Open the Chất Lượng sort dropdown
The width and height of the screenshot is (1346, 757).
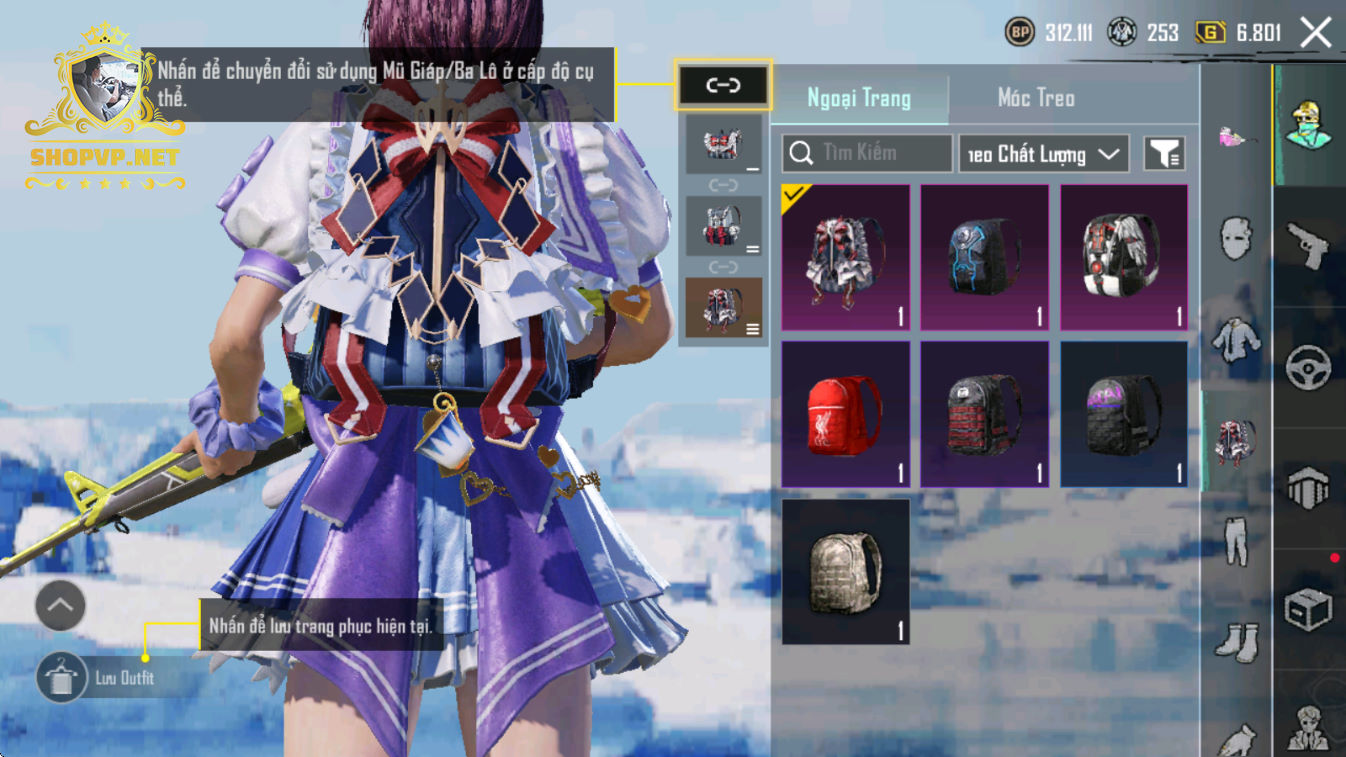pos(1043,154)
